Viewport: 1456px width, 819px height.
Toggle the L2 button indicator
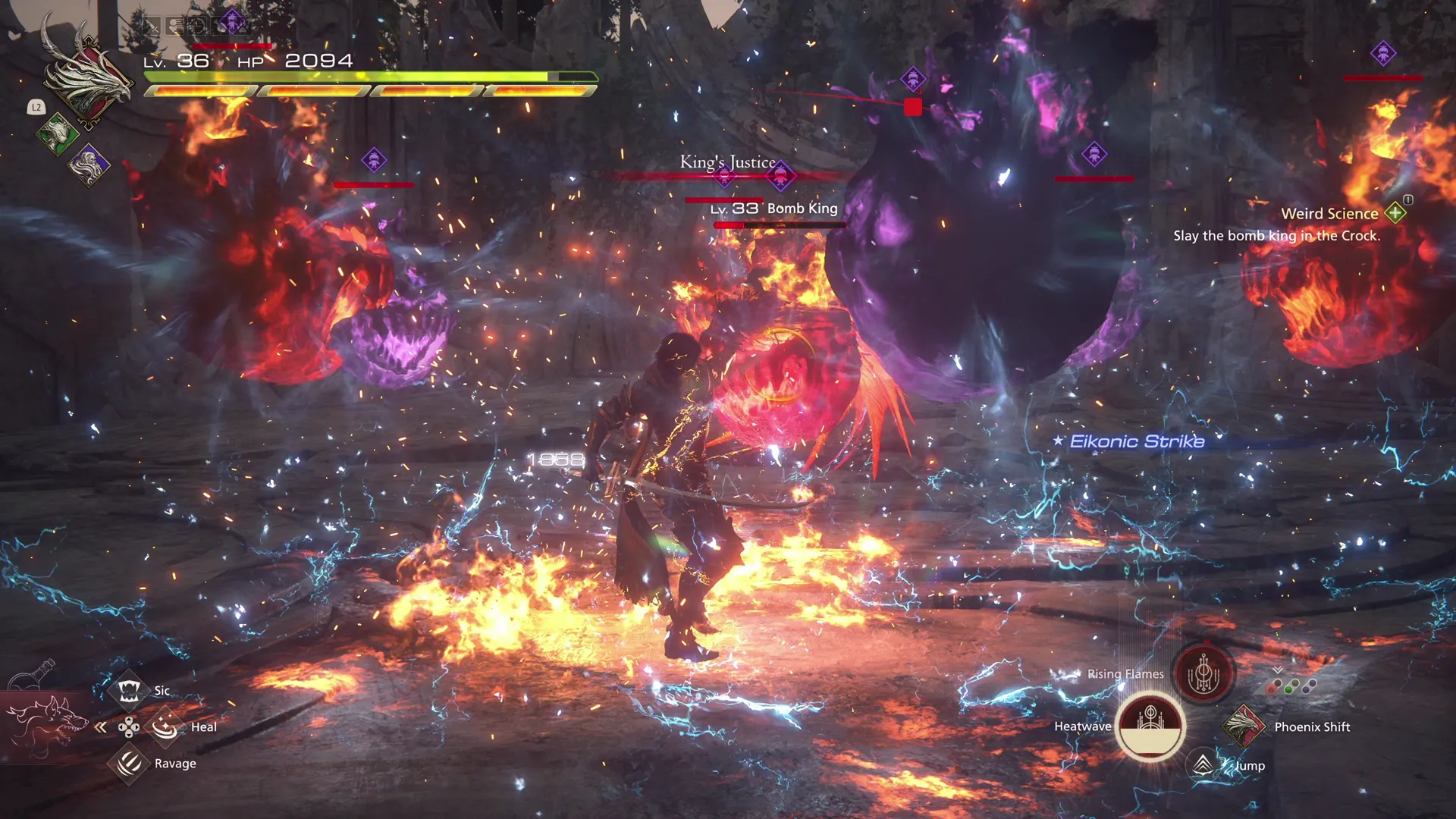pos(36,107)
